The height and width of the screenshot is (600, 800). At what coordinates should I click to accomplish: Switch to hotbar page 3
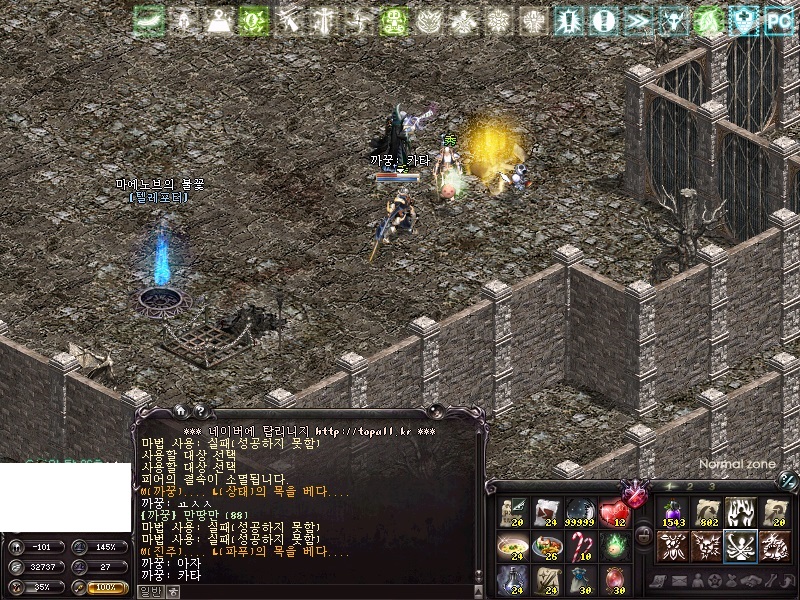click(712, 486)
